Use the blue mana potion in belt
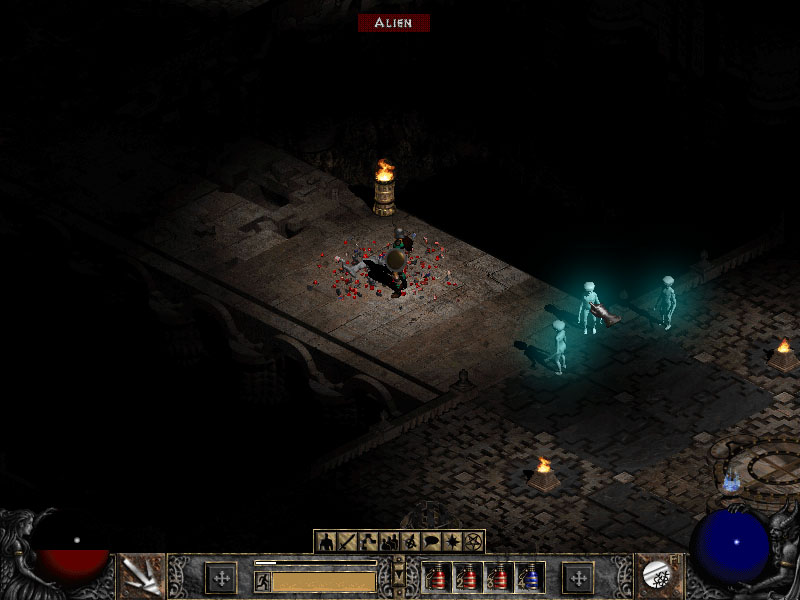Screen dimensions: 800x600 [x=531, y=577]
